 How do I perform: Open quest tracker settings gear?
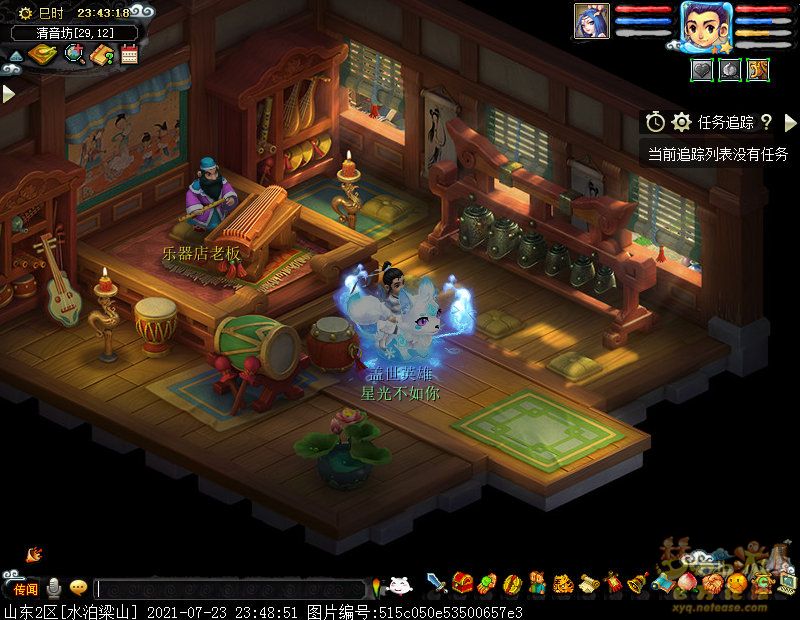tap(682, 122)
